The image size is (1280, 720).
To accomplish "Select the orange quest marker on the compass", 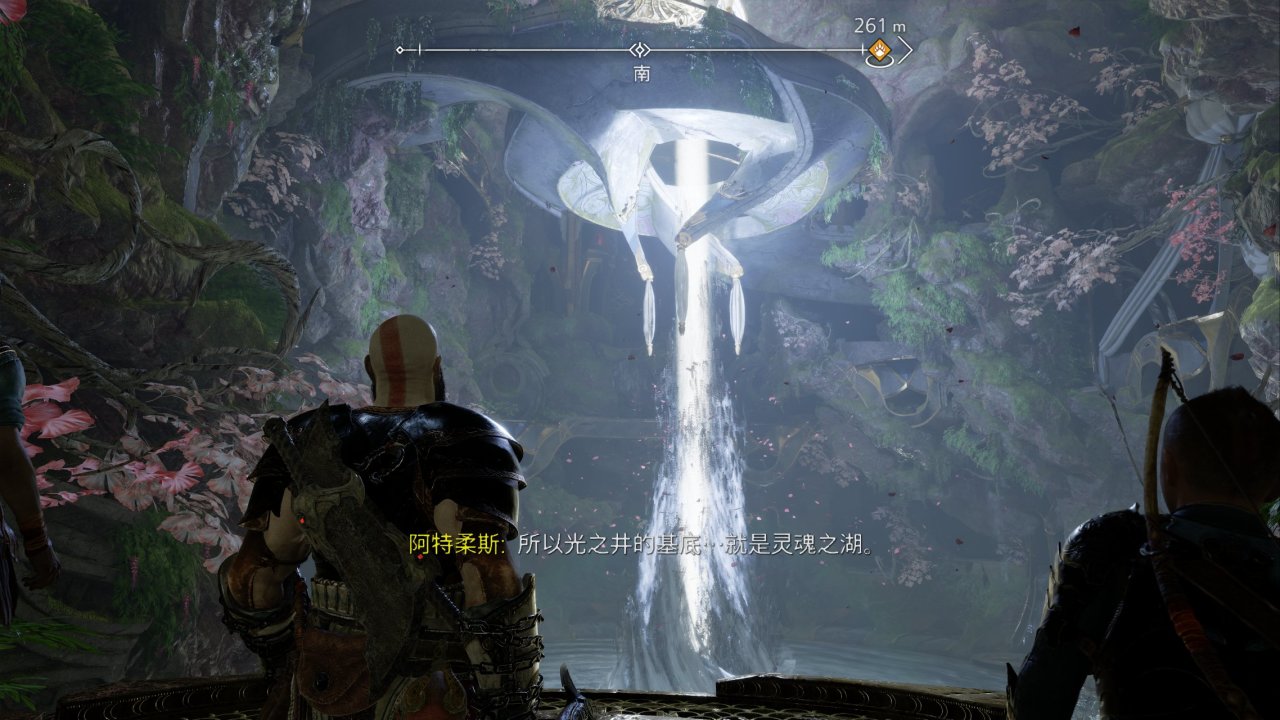I will 879,50.
